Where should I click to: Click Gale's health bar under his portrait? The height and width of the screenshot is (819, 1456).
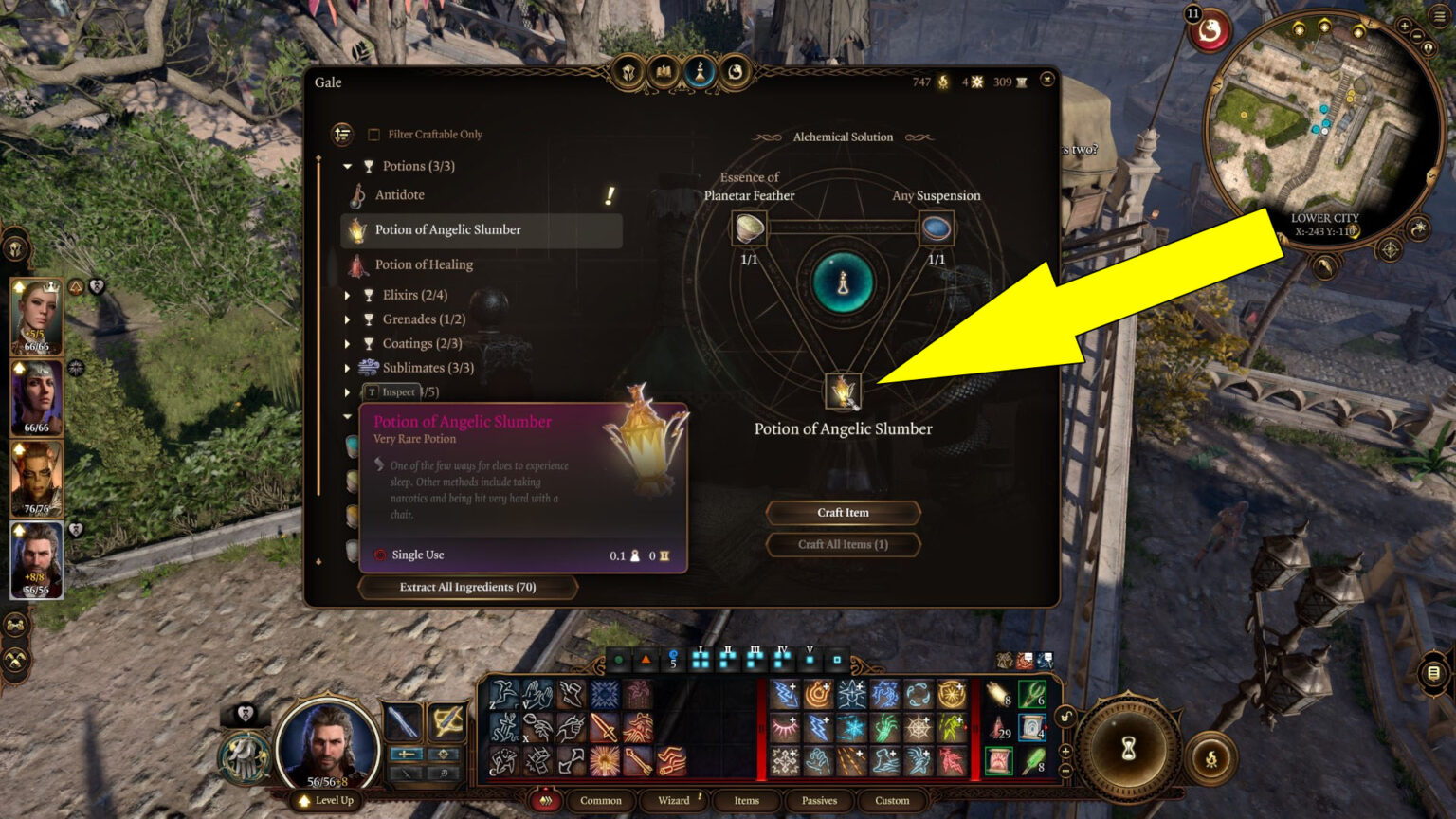pyautogui.click(x=326, y=781)
